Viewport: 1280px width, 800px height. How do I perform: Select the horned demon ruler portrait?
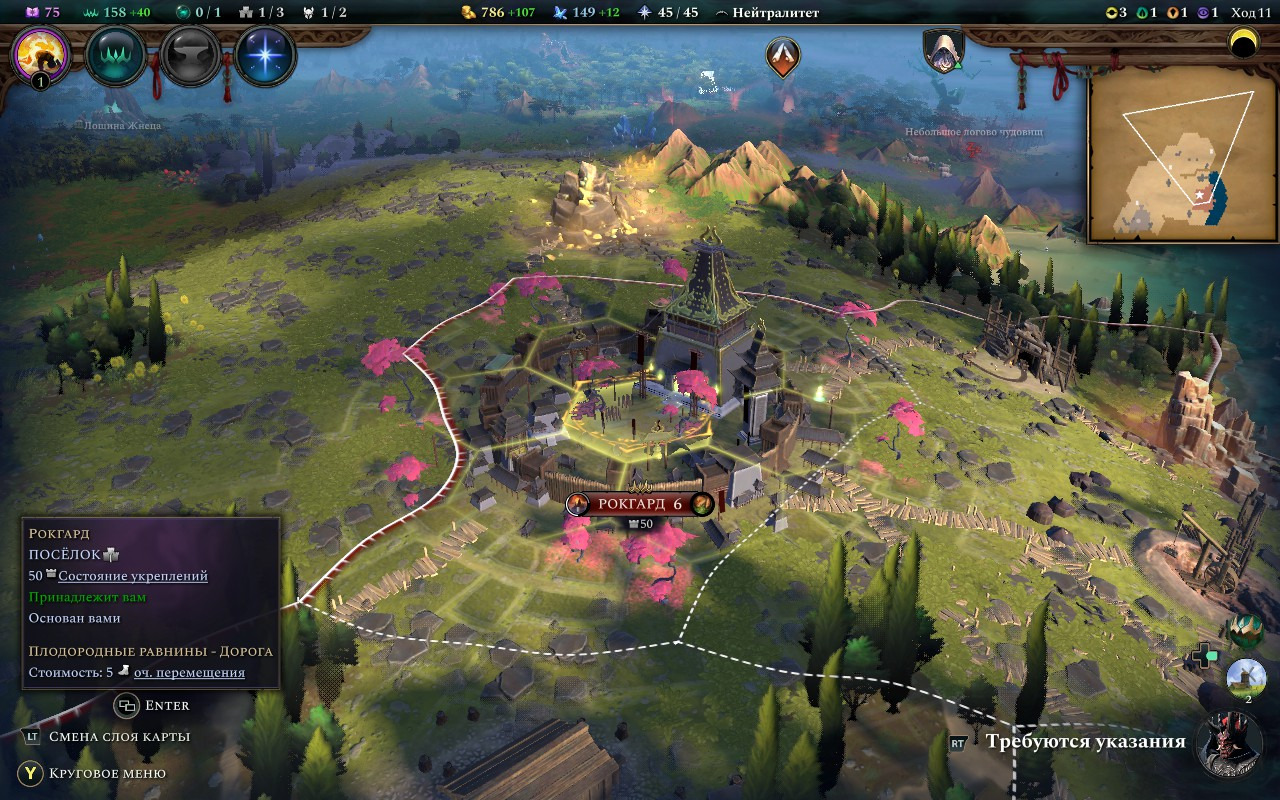pos(1229,745)
